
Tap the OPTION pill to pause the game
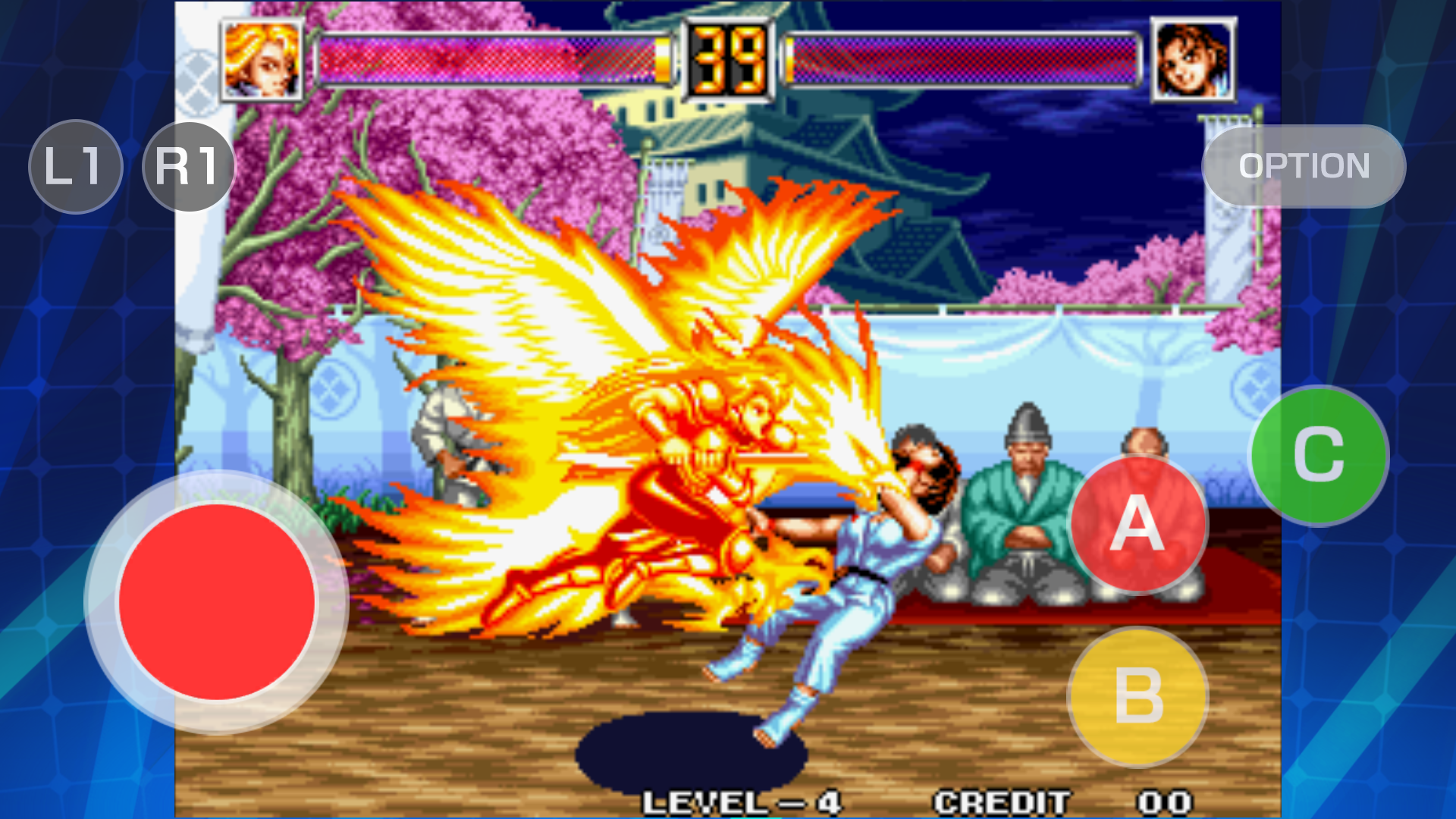pos(1303,167)
